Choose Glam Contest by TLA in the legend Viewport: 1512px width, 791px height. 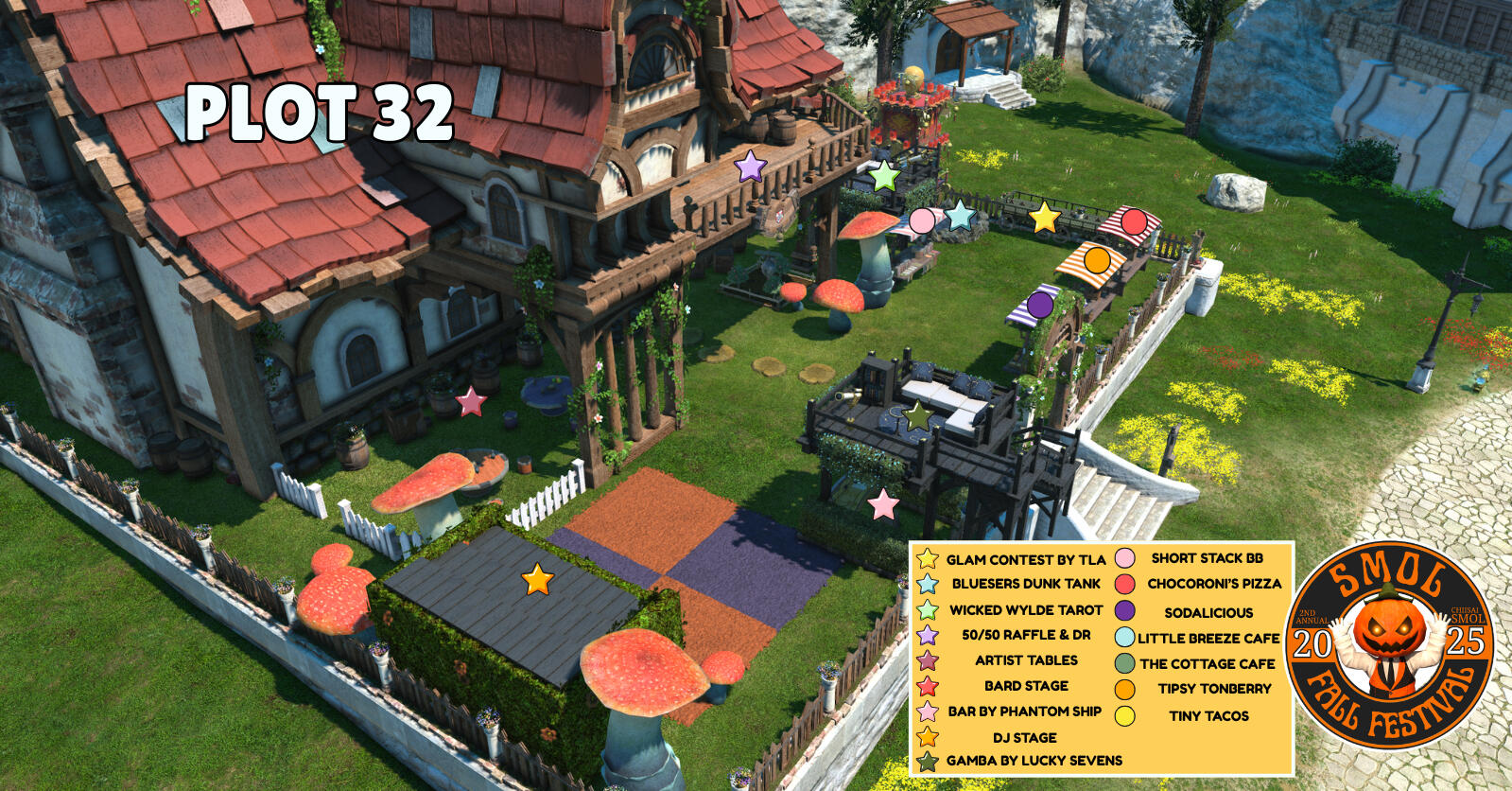point(1025,559)
